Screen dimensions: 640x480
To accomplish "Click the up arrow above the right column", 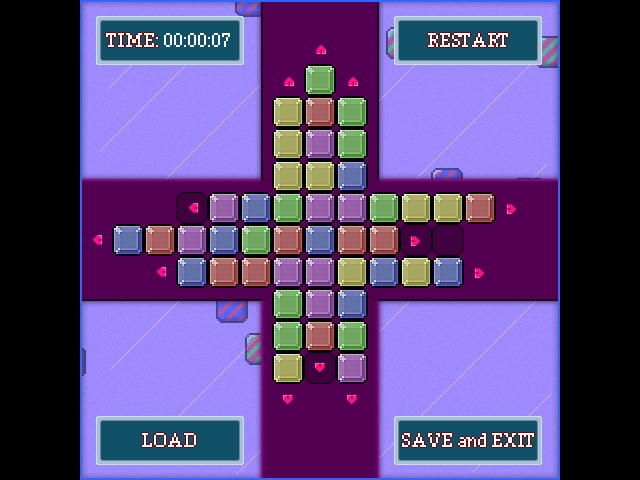I will point(352,82).
